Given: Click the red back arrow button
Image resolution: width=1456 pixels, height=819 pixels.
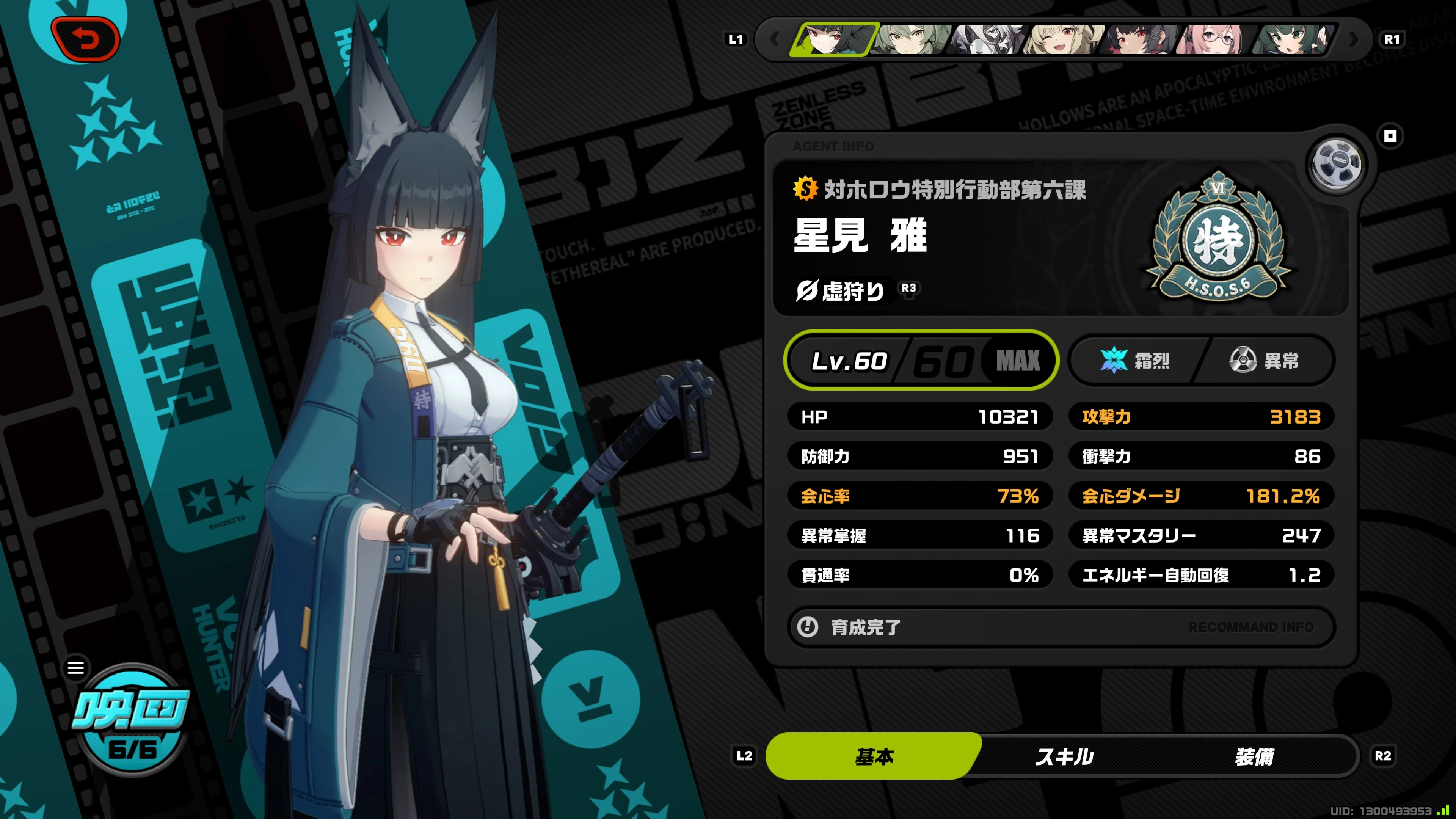Looking at the screenshot, I should pyautogui.click(x=85, y=39).
